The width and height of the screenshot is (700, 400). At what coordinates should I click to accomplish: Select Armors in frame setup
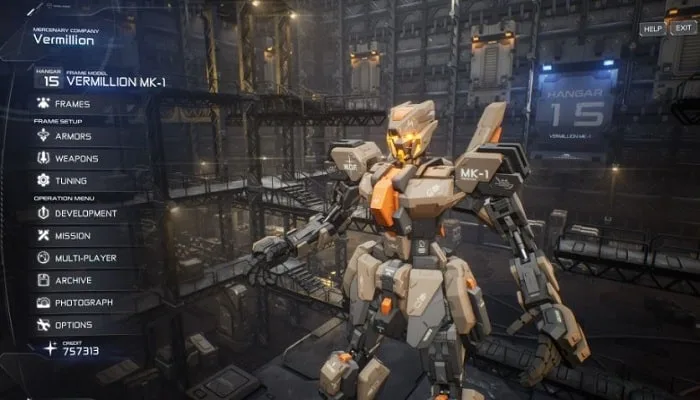coord(72,136)
